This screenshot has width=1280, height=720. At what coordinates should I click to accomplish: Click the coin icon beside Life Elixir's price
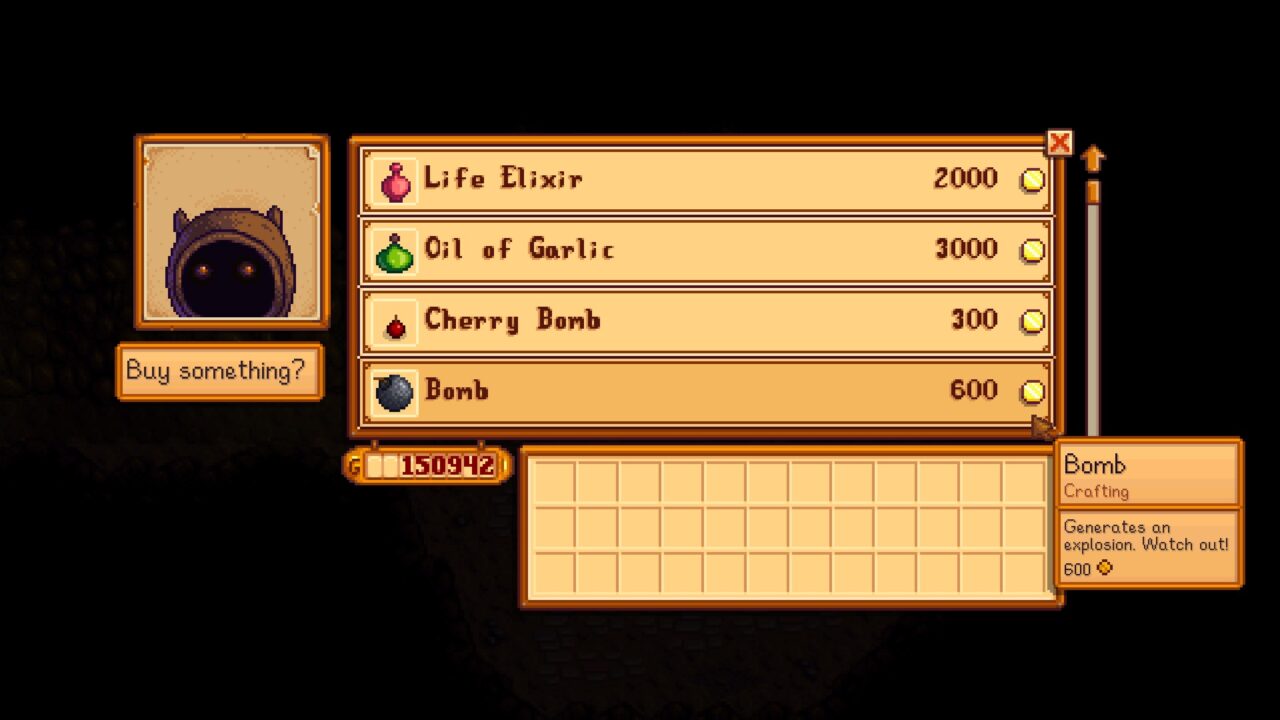(x=1033, y=179)
